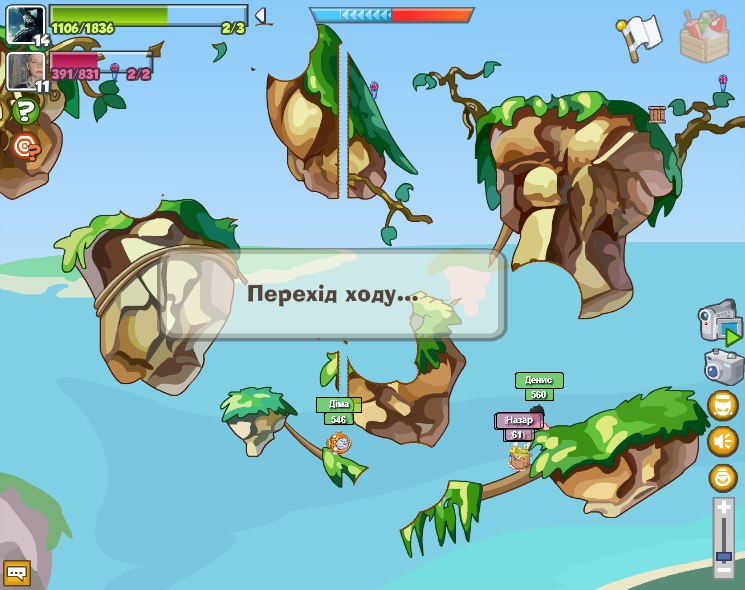This screenshot has height=590, width=745.
Task: Select the level 11 opponent avatar
Action: click(25, 71)
